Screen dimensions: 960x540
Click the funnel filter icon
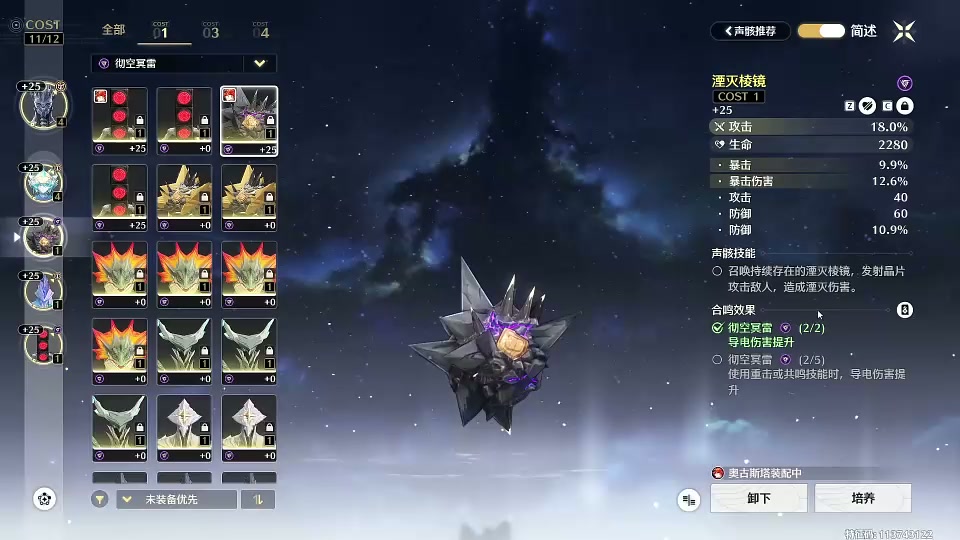(100, 499)
